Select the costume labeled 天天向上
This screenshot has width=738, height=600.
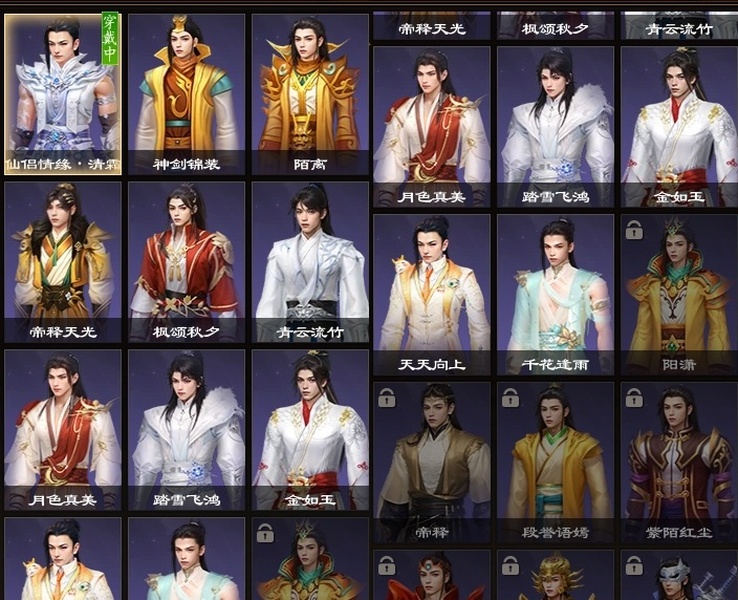432,293
